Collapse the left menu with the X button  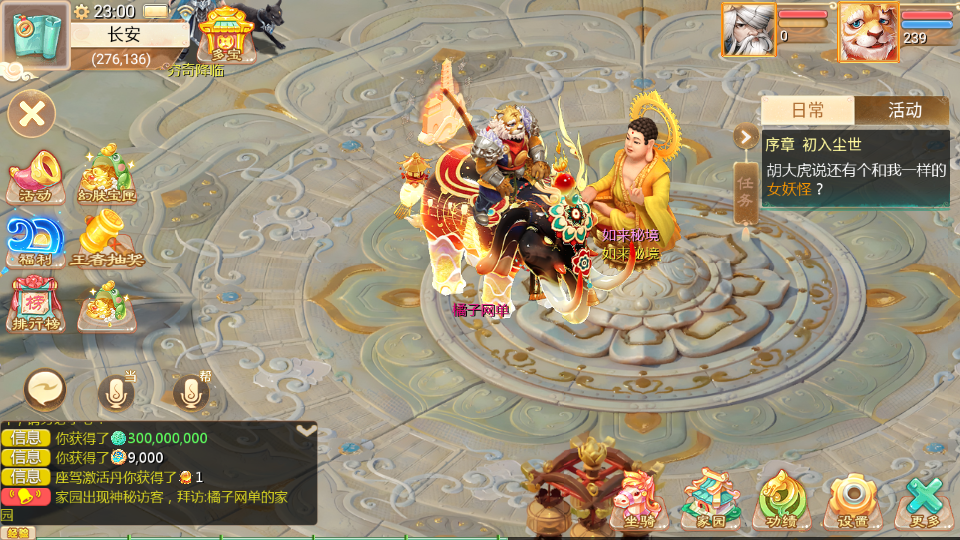[x=32, y=113]
